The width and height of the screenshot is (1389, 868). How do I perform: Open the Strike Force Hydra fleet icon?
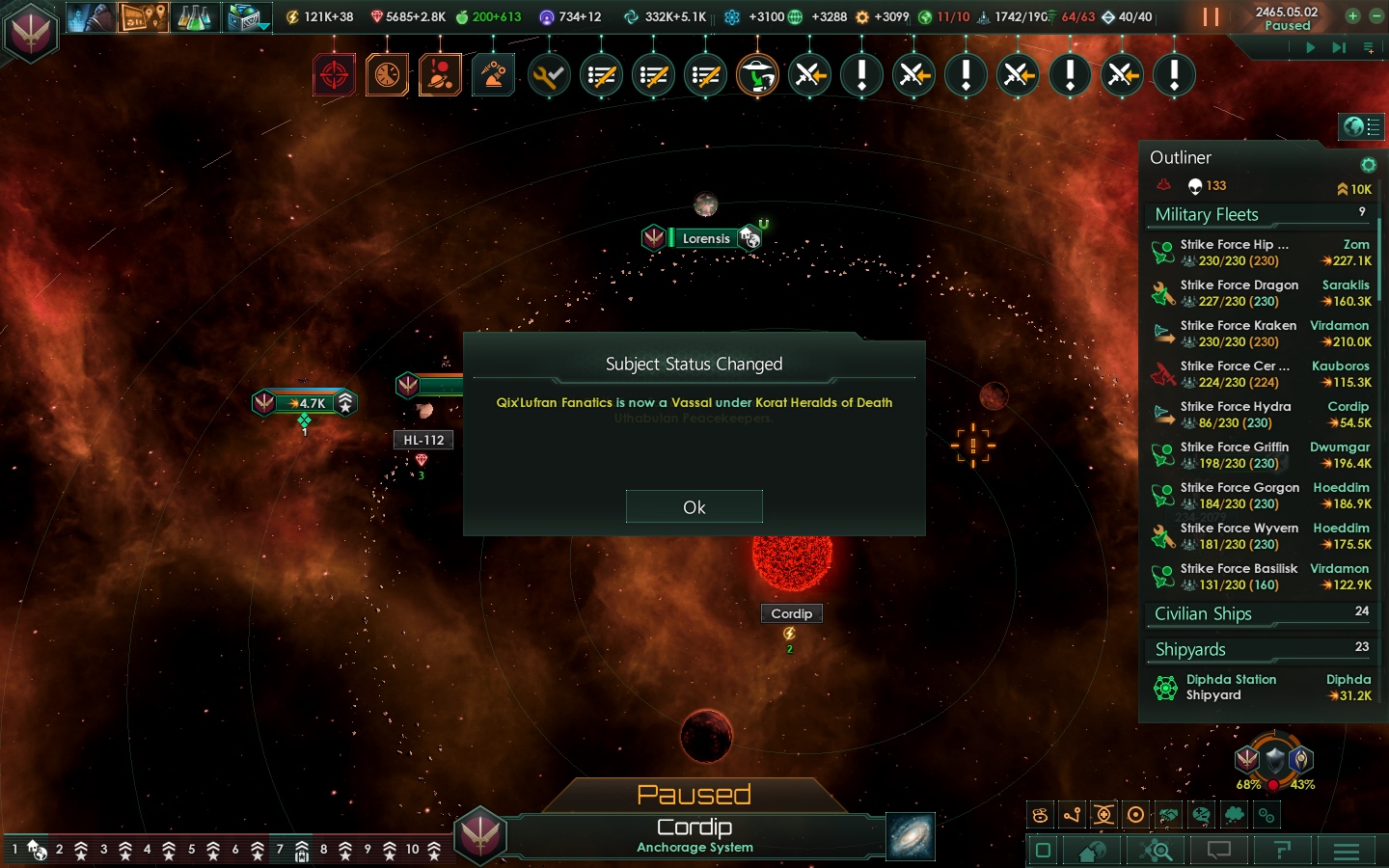tap(1163, 414)
